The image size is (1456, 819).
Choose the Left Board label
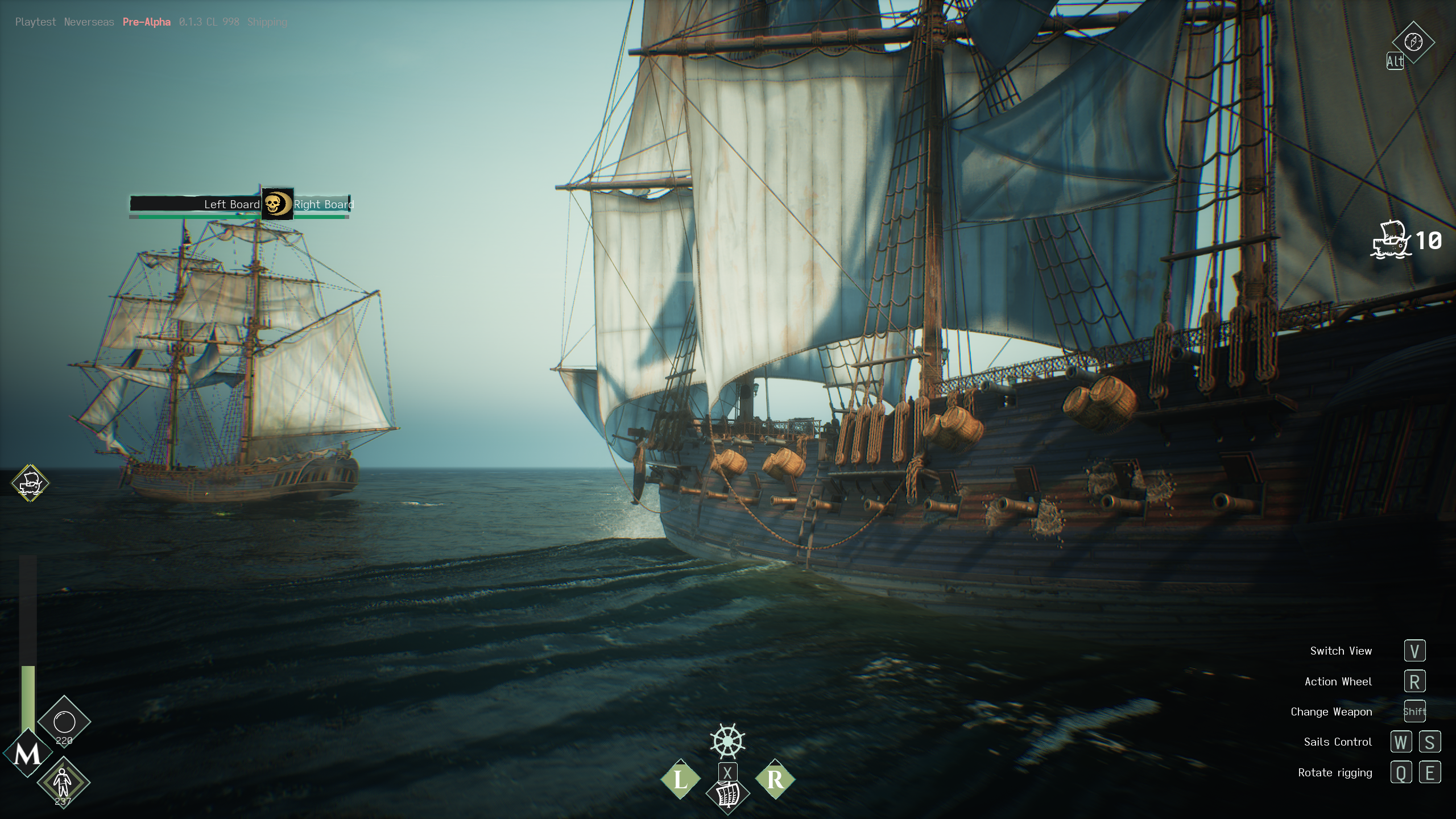(x=231, y=204)
